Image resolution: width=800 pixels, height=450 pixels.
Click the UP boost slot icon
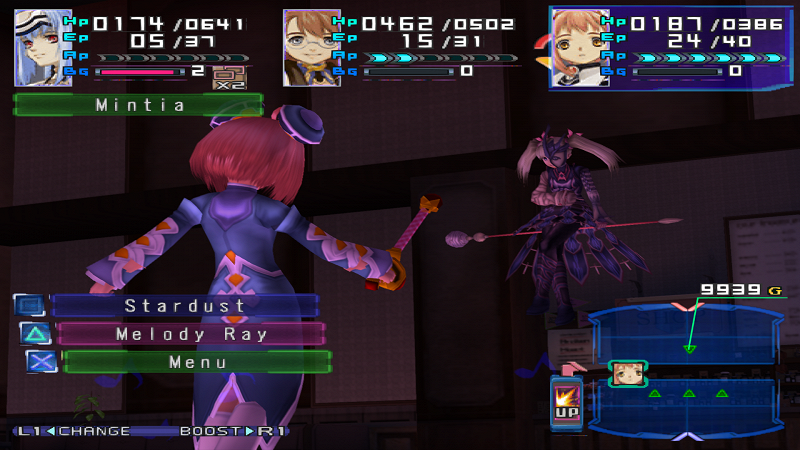(x=565, y=403)
